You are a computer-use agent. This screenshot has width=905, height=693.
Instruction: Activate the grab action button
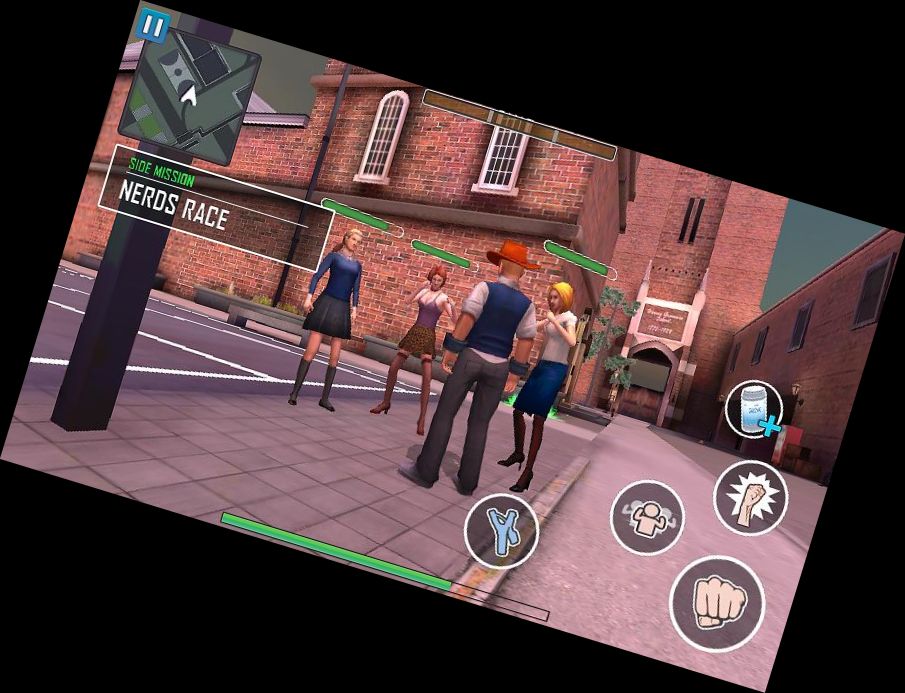click(647, 517)
